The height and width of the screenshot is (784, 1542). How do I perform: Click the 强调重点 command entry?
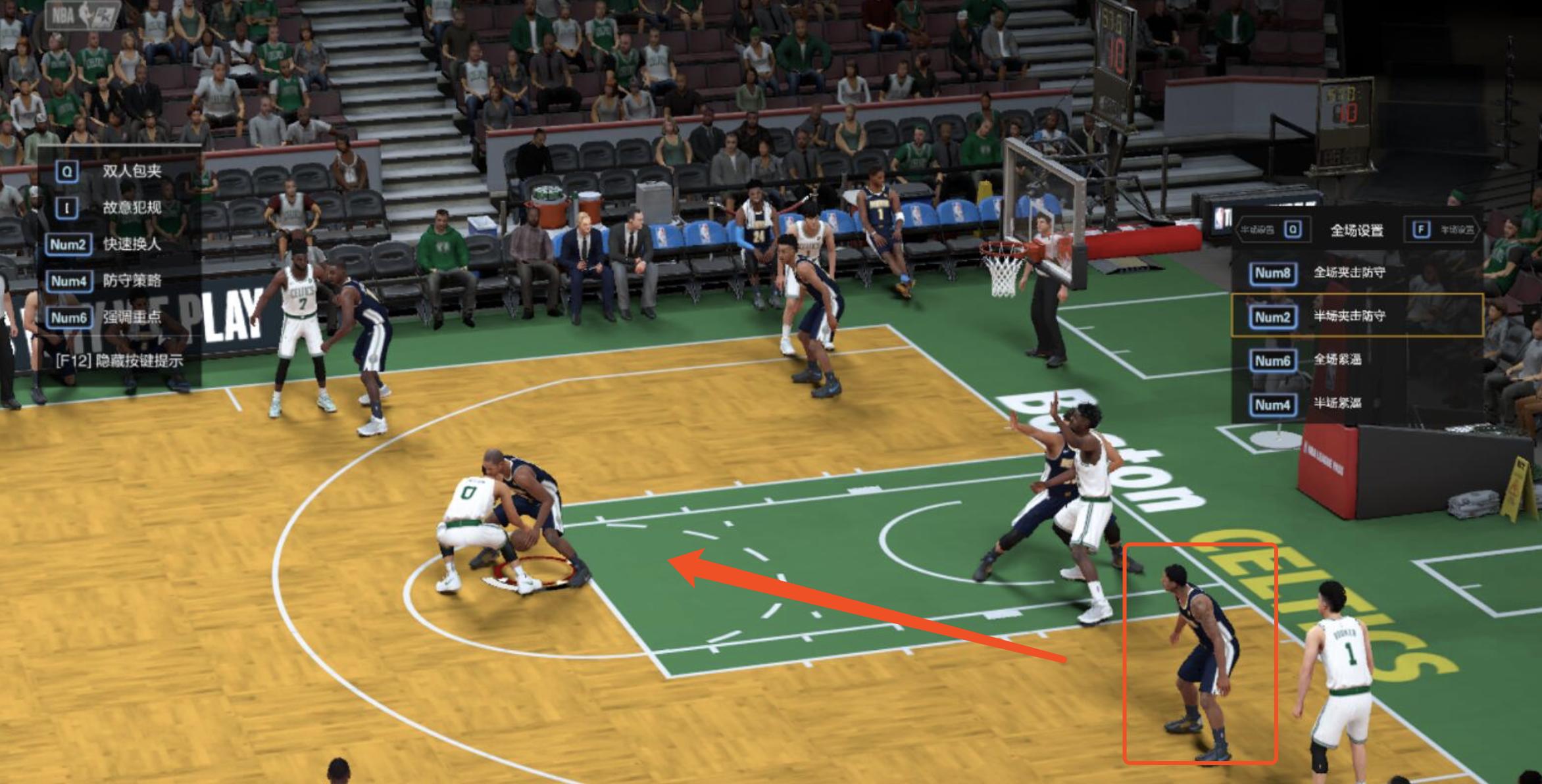tap(132, 316)
